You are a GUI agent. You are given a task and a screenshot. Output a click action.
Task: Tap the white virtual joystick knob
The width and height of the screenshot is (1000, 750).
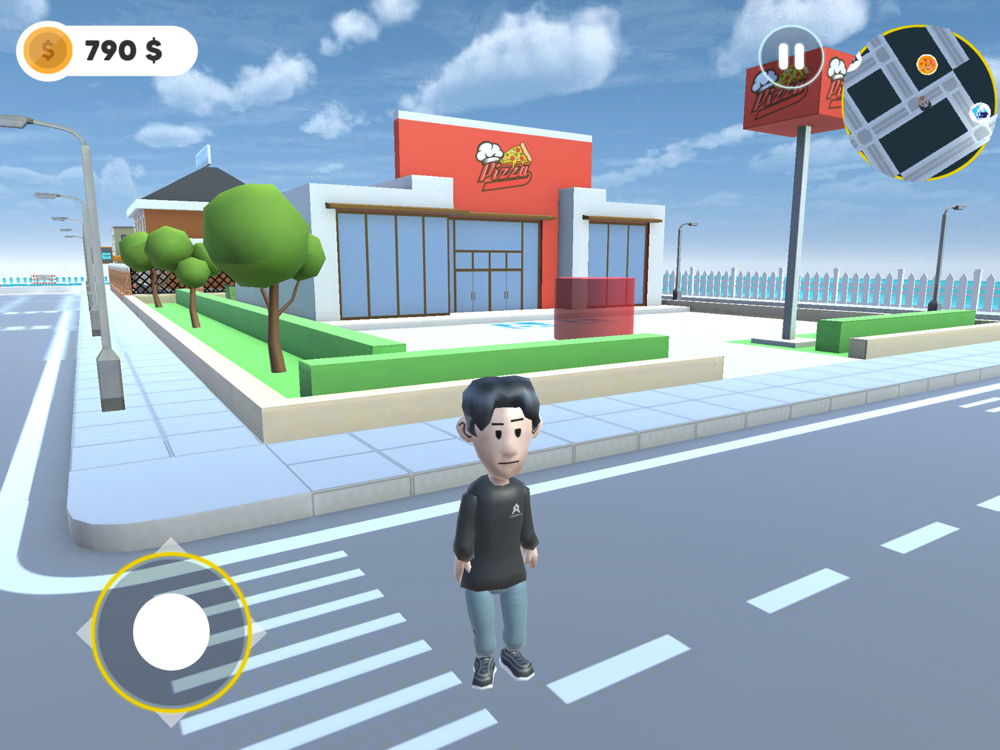click(x=171, y=632)
